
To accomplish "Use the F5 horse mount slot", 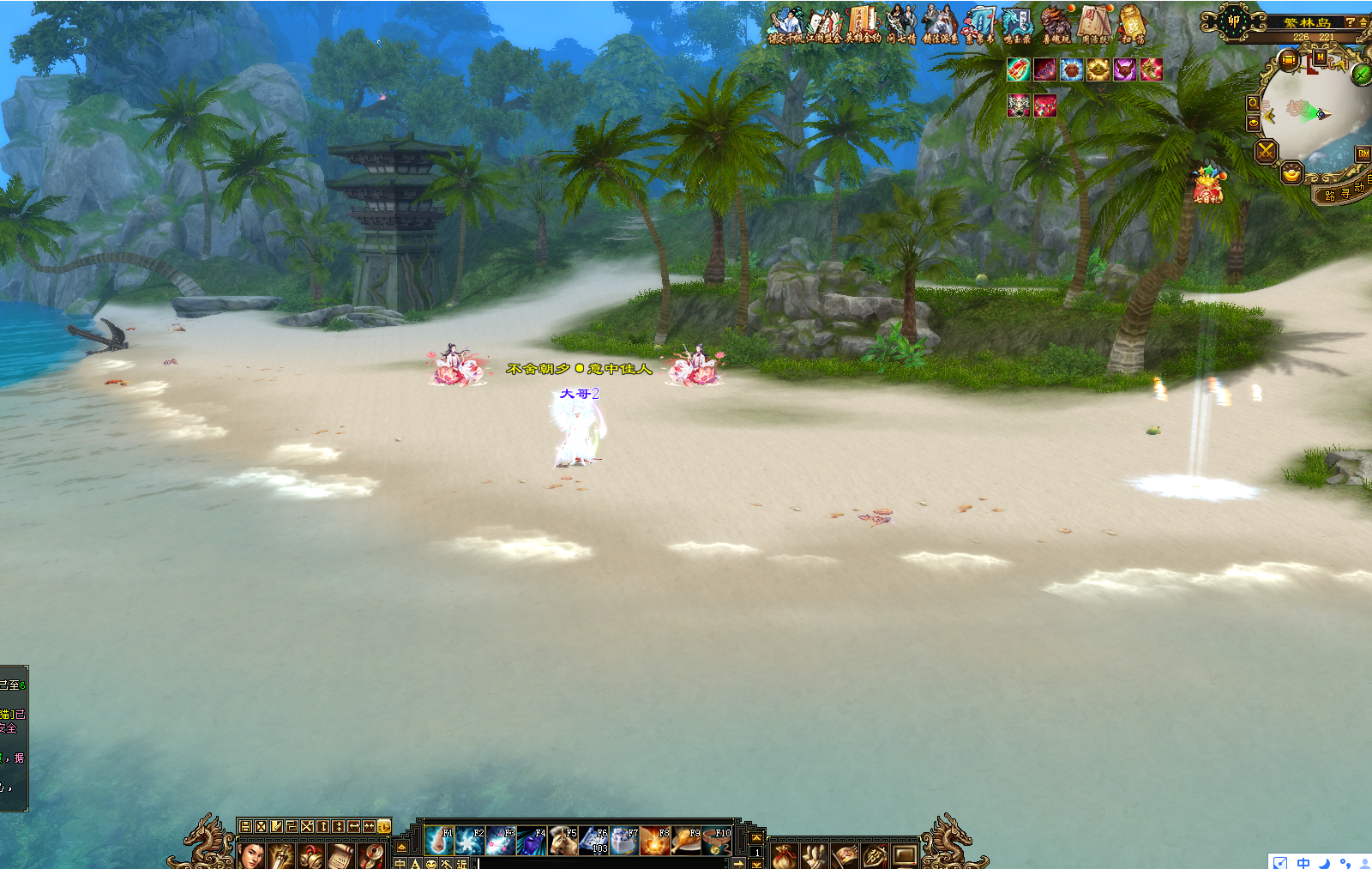I will click(563, 842).
